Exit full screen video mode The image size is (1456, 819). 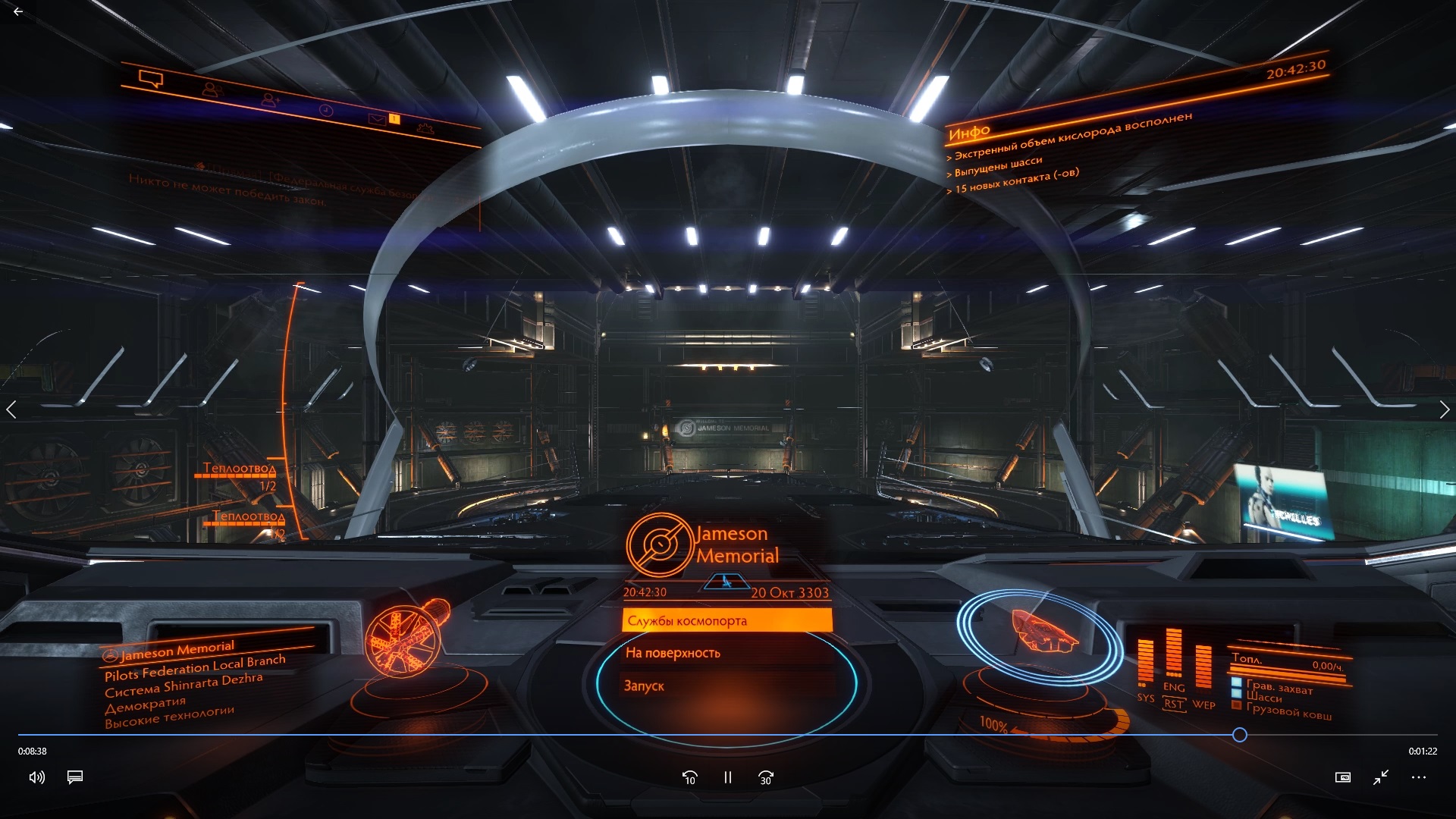(x=1381, y=777)
